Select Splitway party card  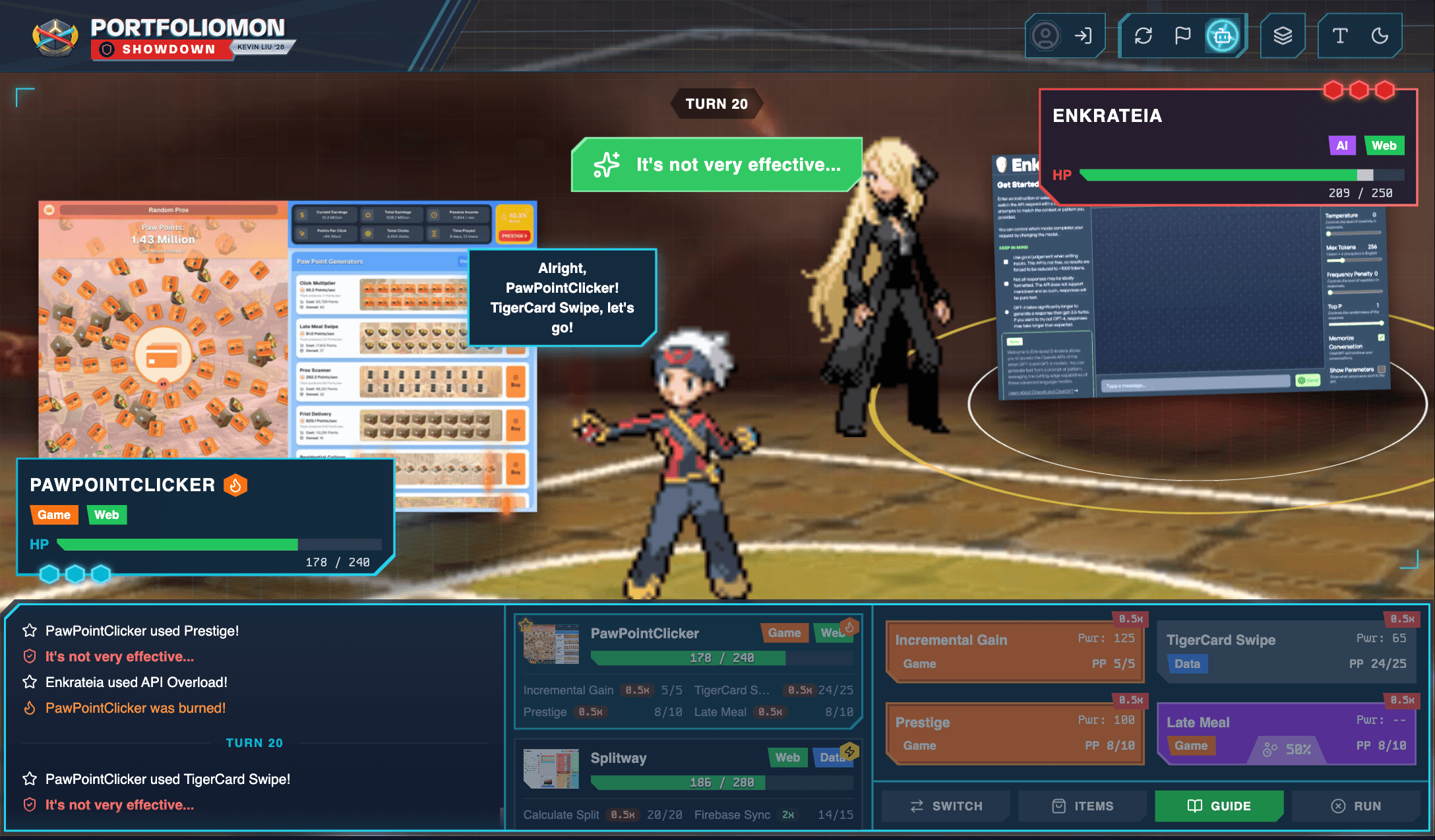pyautogui.click(x=688, y=783)
